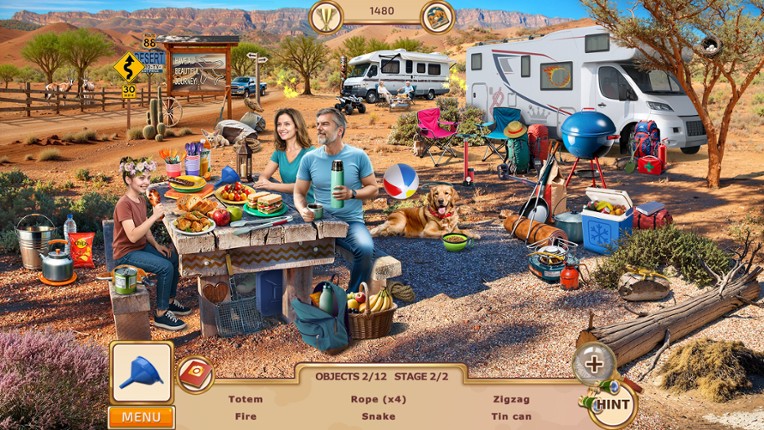Select the blue funnel inventory slot
Screen dimensions: 764x430
(x=141, y=372)
